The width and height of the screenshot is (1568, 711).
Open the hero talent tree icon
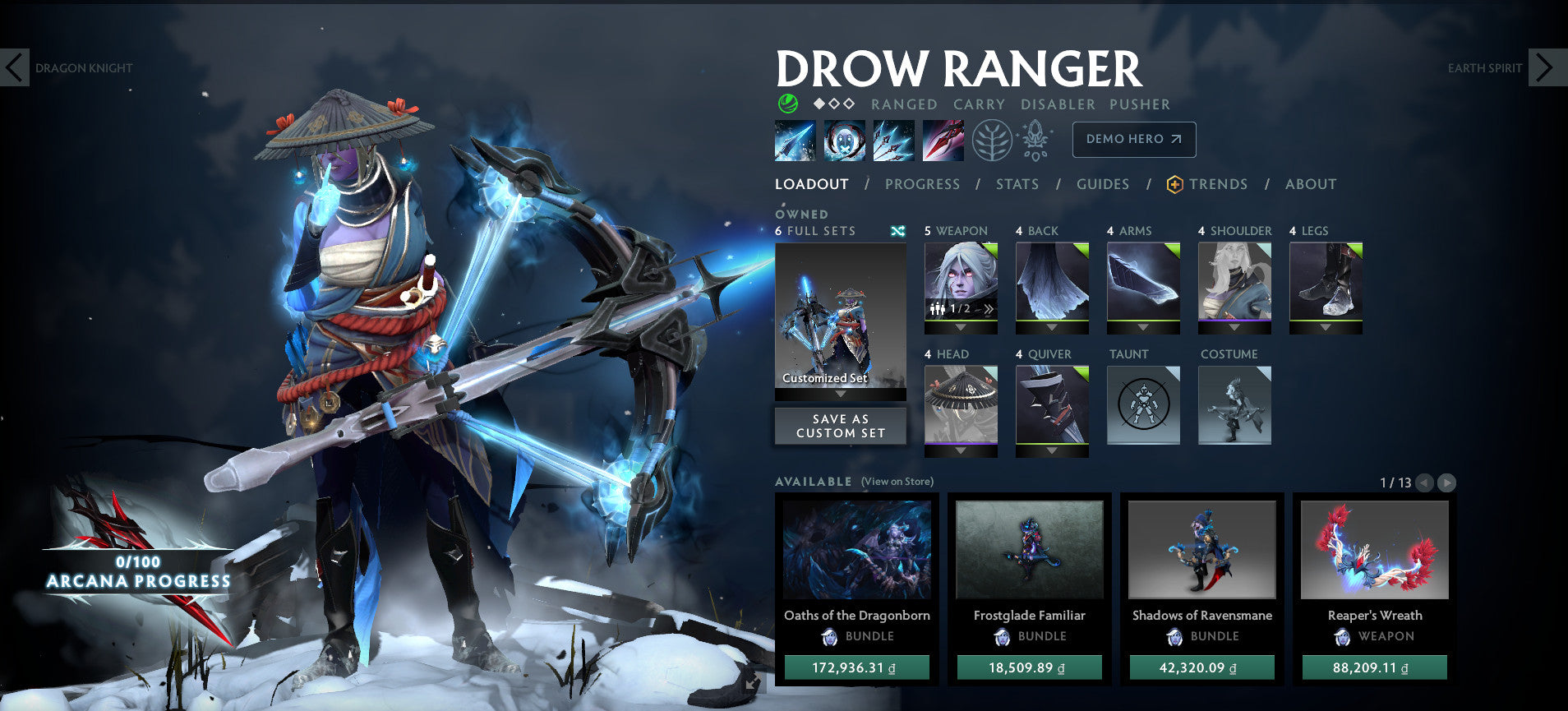tap(992, 140)
